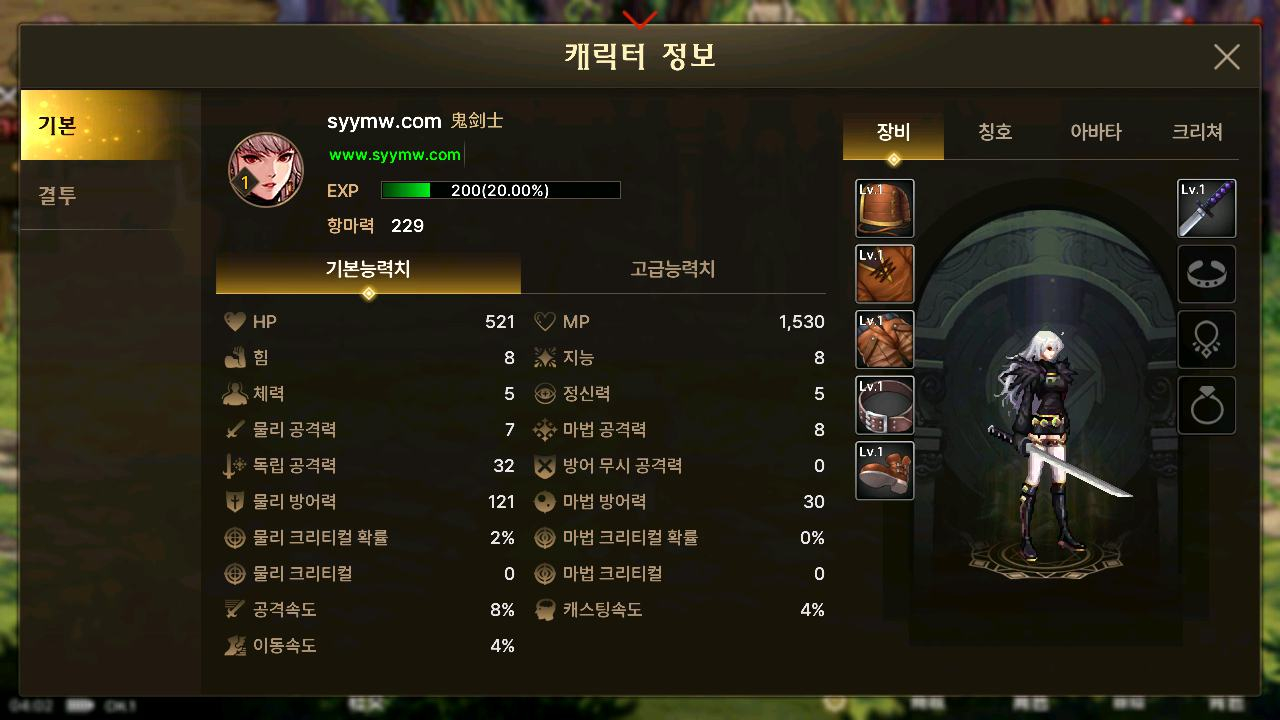Image resolution: width=1280 pixels, height=720 pixels.
Task: Click the character portrait avatar
Action: 266,170
